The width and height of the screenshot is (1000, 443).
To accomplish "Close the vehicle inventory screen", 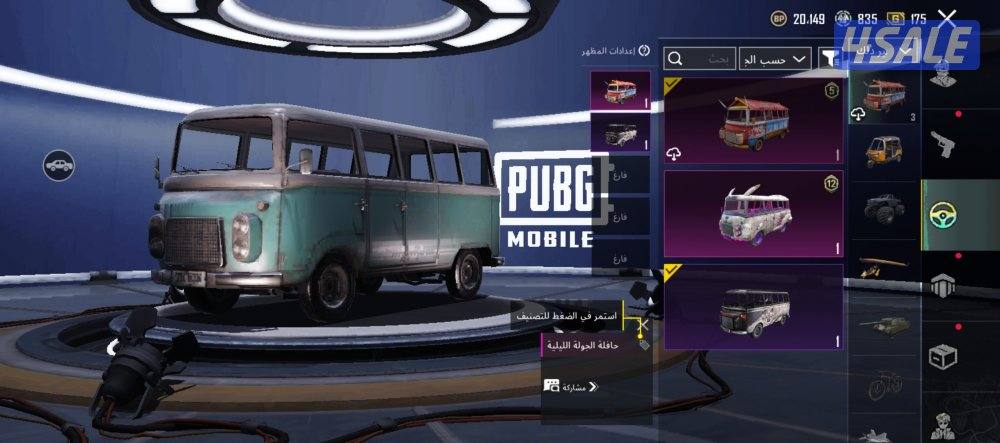I will [x=947, y=18].
